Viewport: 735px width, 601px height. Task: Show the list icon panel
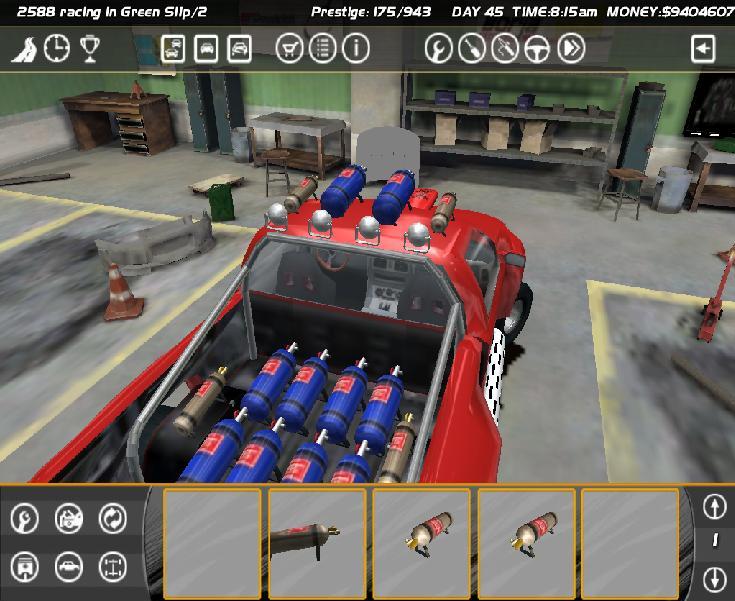pos(323,48)
